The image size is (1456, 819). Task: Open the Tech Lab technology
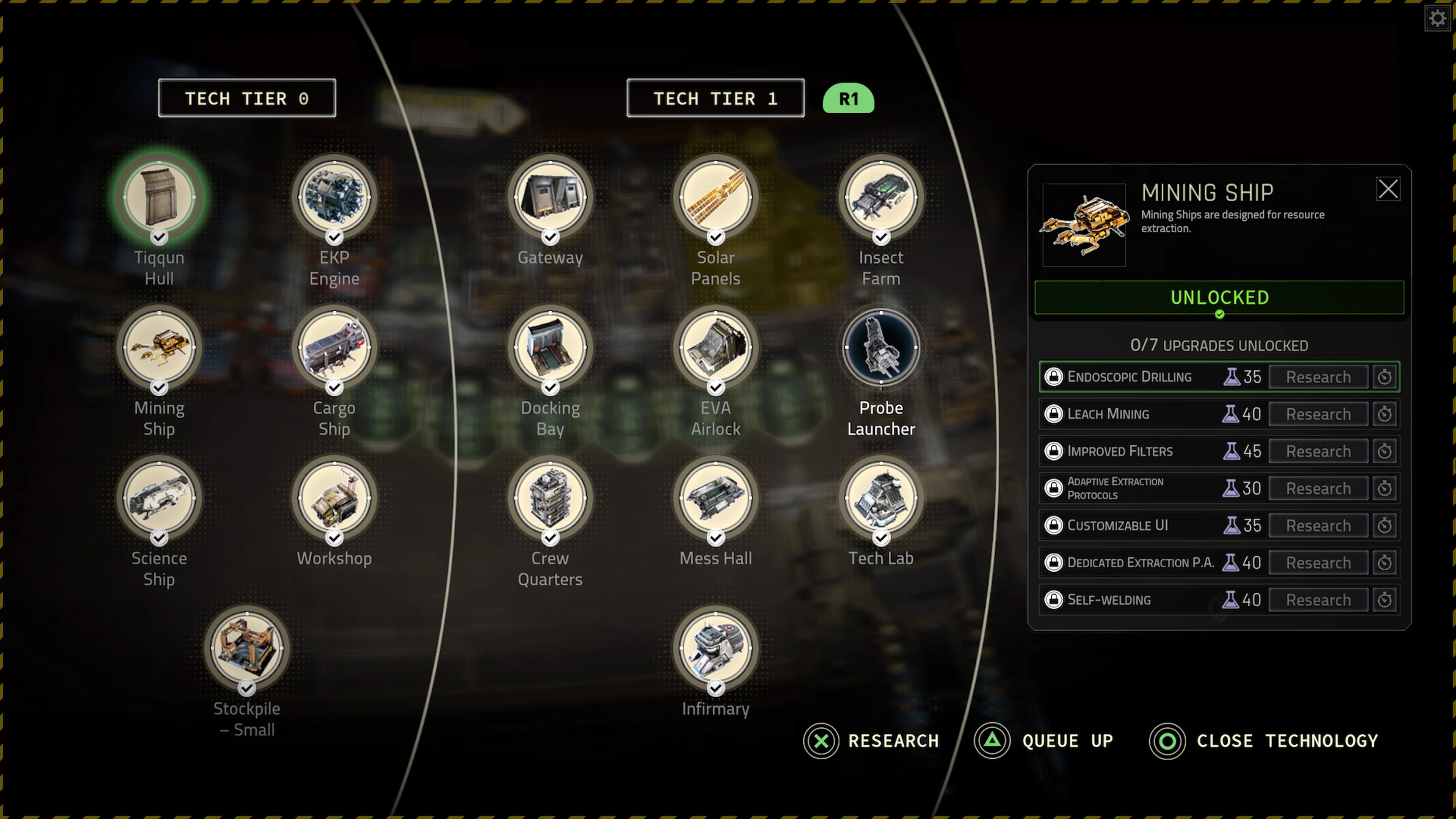click(880, 498)
